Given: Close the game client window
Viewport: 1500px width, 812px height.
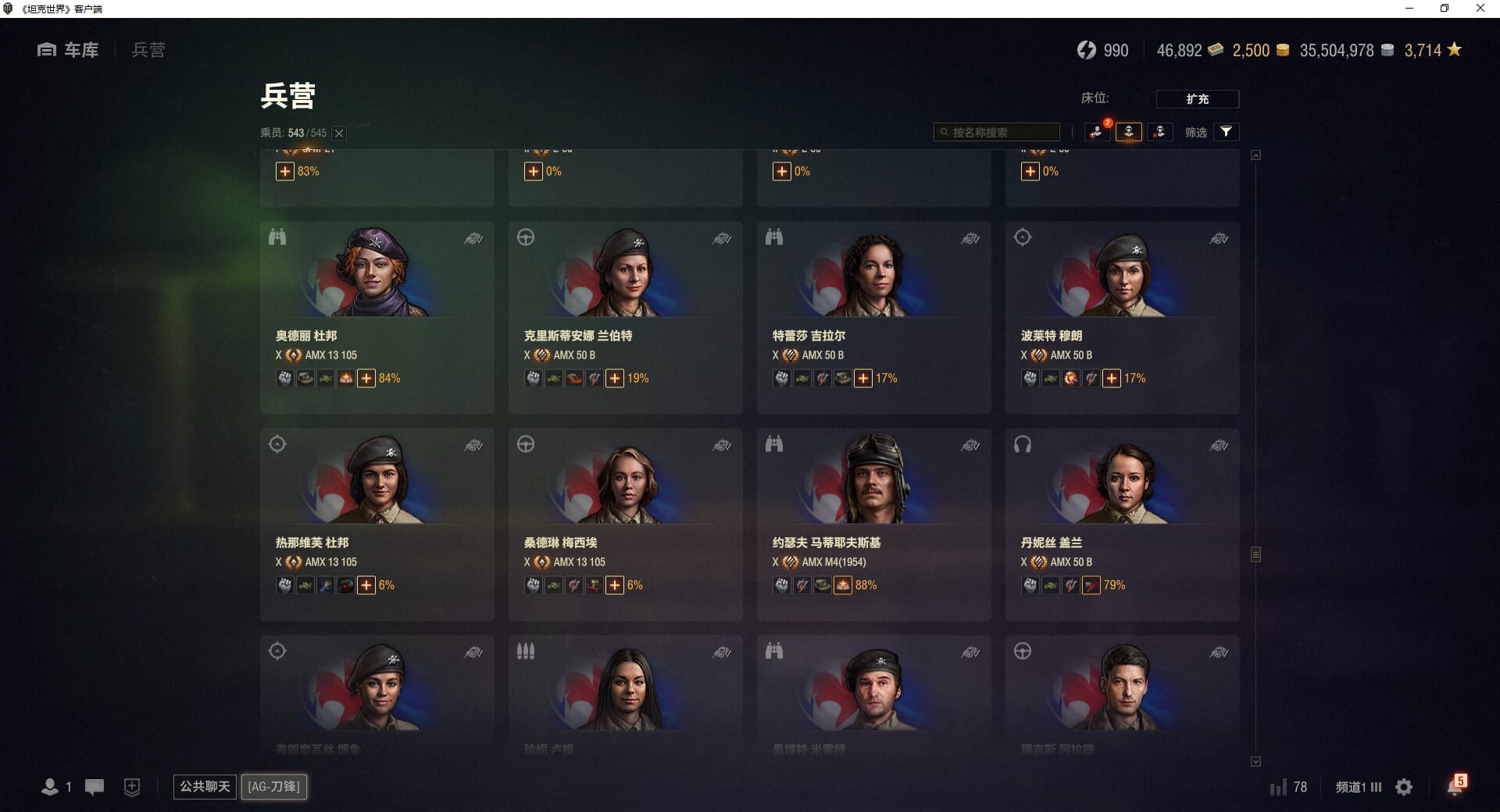Looking at the screenshot, I should click(1480, 9).
